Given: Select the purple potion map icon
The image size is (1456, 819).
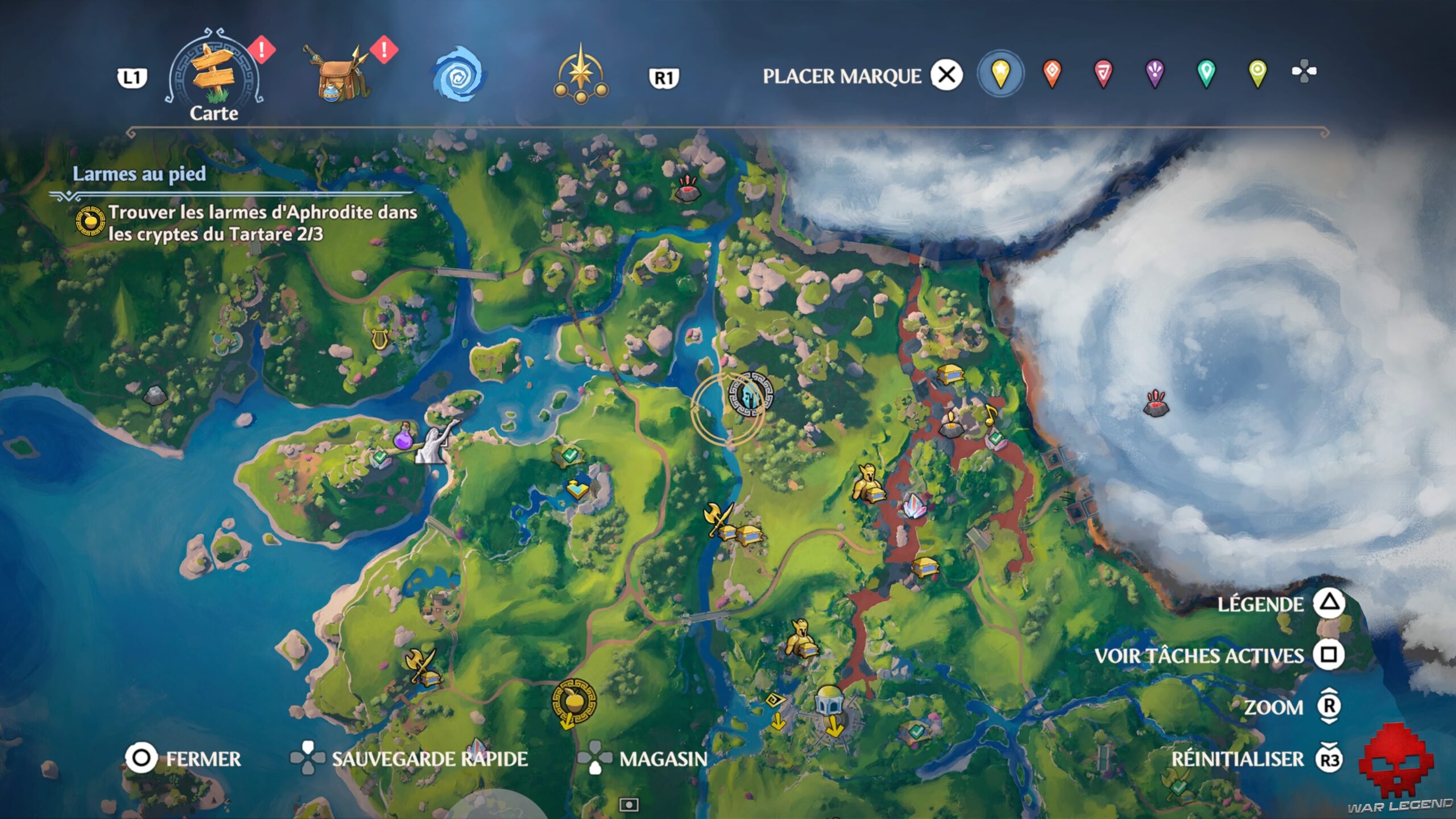Looking at the screenshot, I should click(403, 439).
